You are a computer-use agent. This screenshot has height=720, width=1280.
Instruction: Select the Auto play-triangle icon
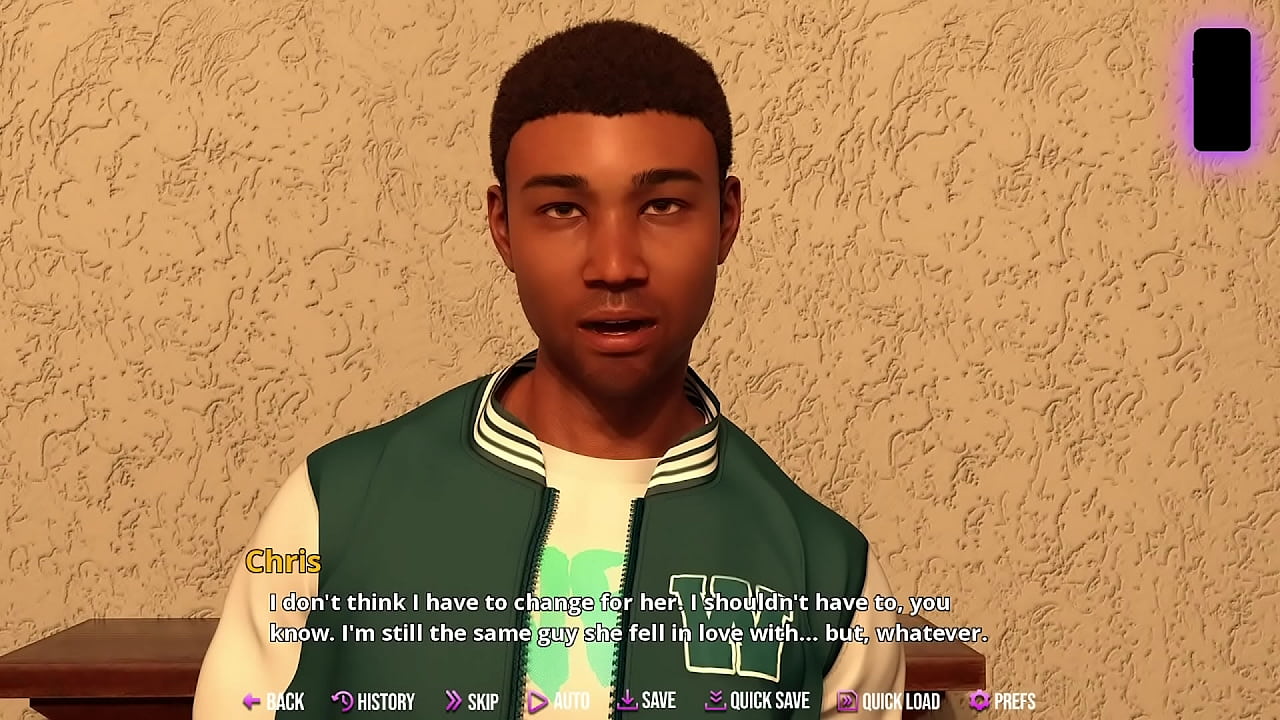[537, 701]
